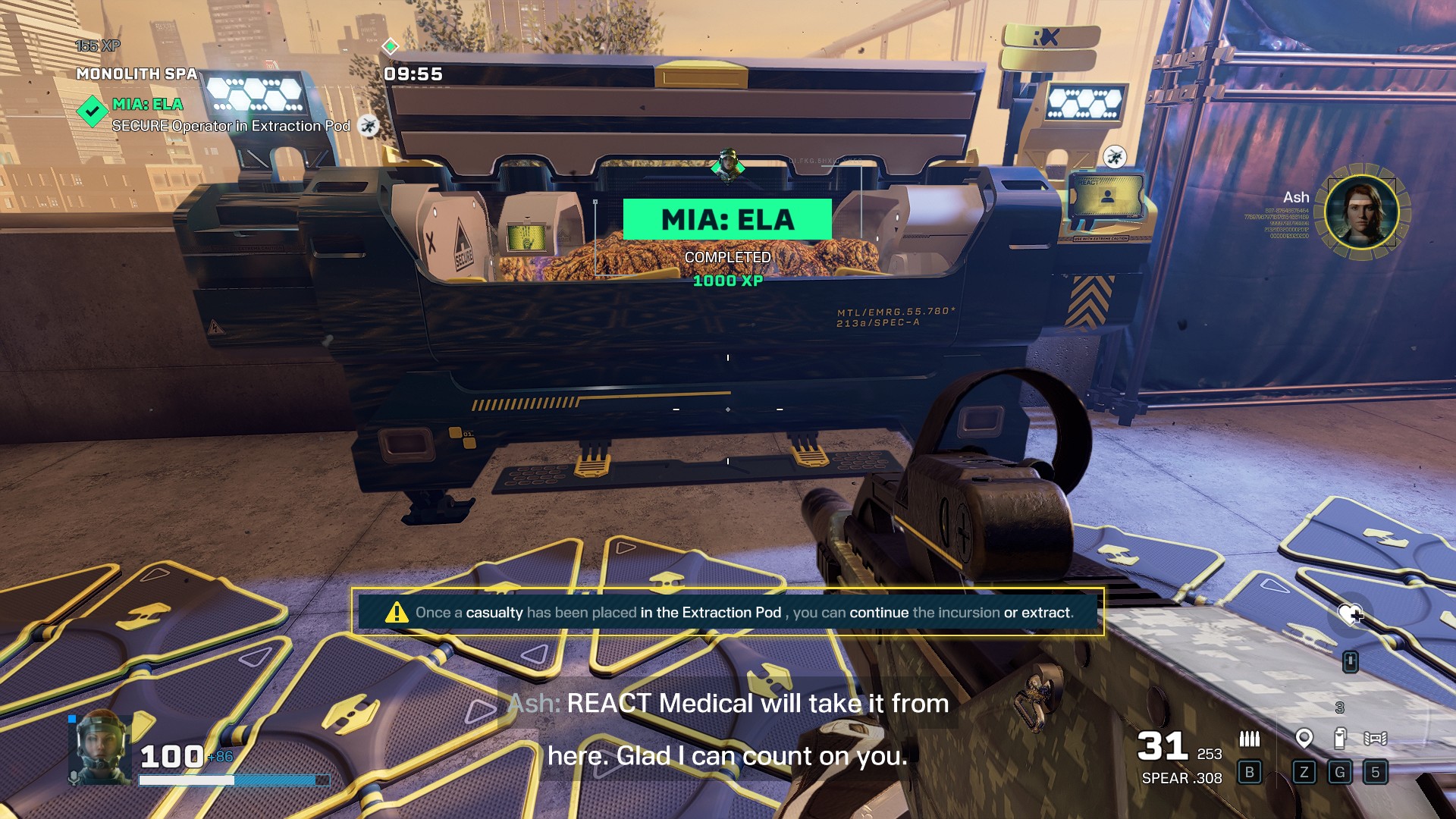
Task: Click the bullets fire-mode icon
Action: coord(1249,738)
